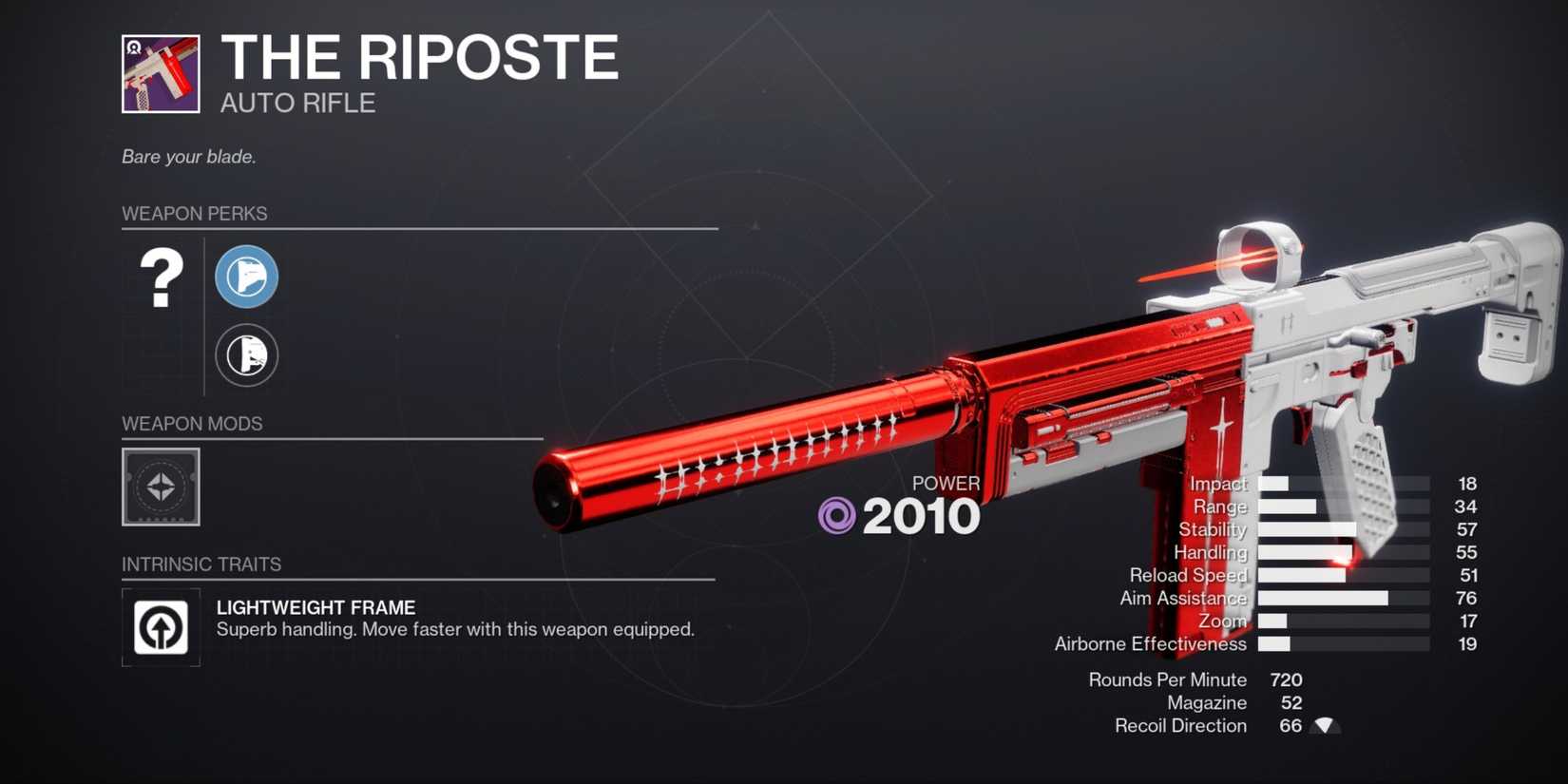This screenshot has width=1568, height=784.
Task: Click the Lightweight Frame intrinsic trait icon
Action: click(160, 627)
